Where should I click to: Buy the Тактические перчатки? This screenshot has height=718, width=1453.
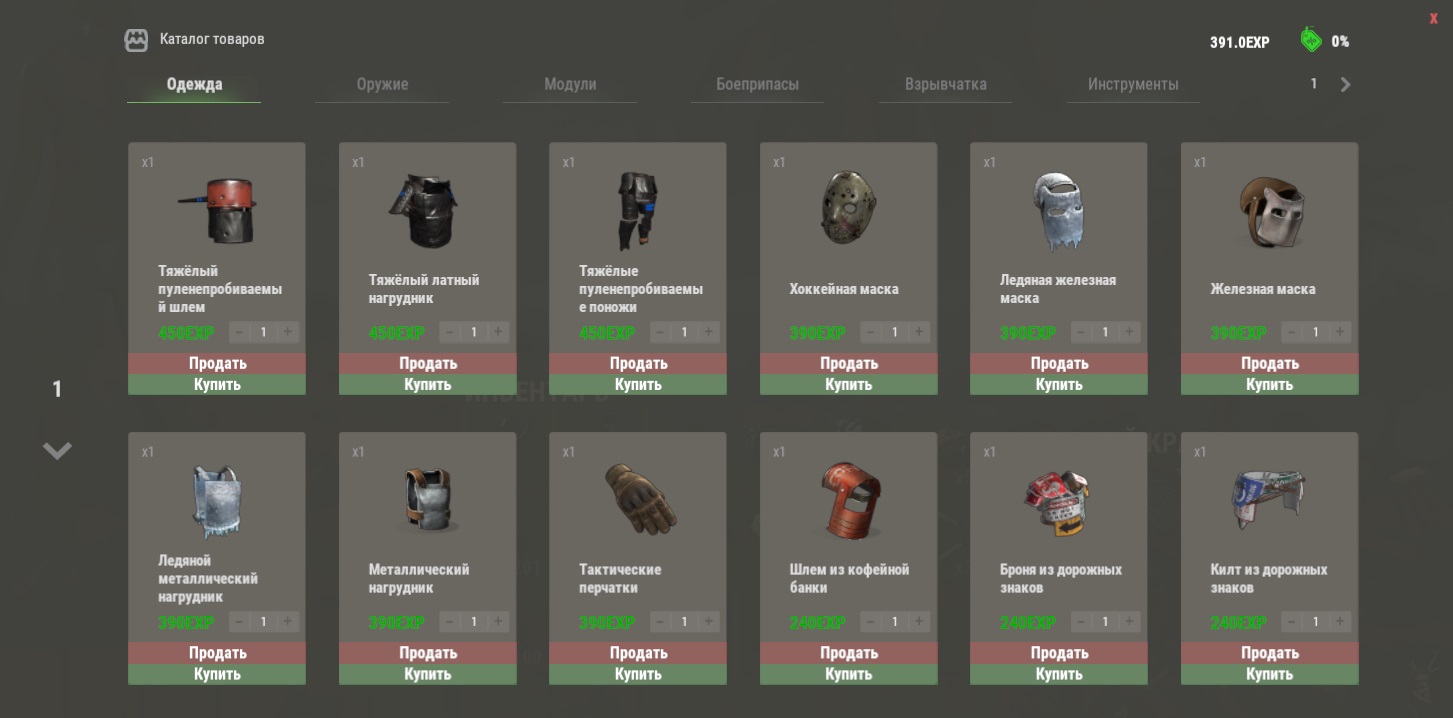coord(638,675)
